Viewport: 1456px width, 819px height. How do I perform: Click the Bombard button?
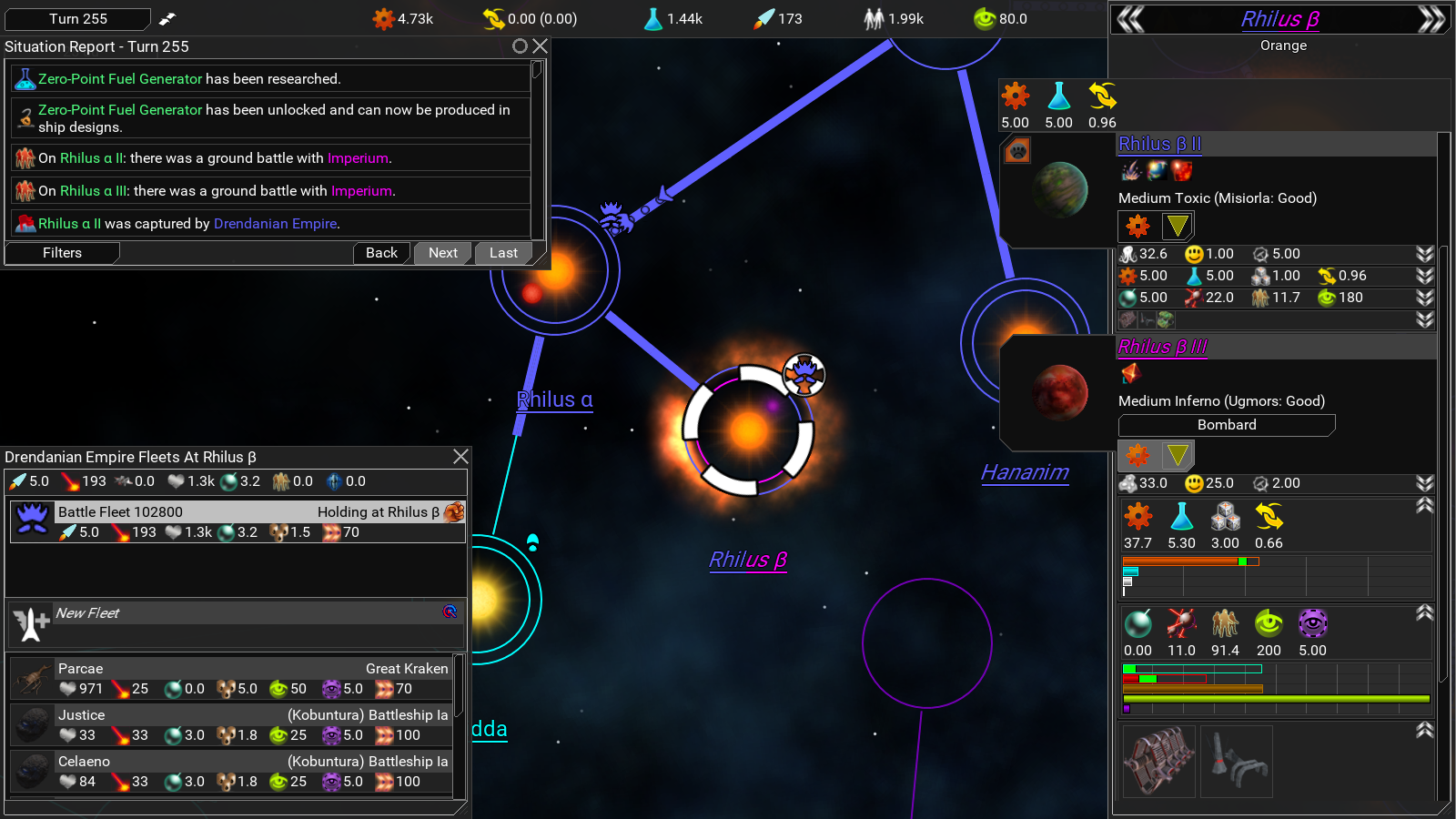tap(1226, 425)
